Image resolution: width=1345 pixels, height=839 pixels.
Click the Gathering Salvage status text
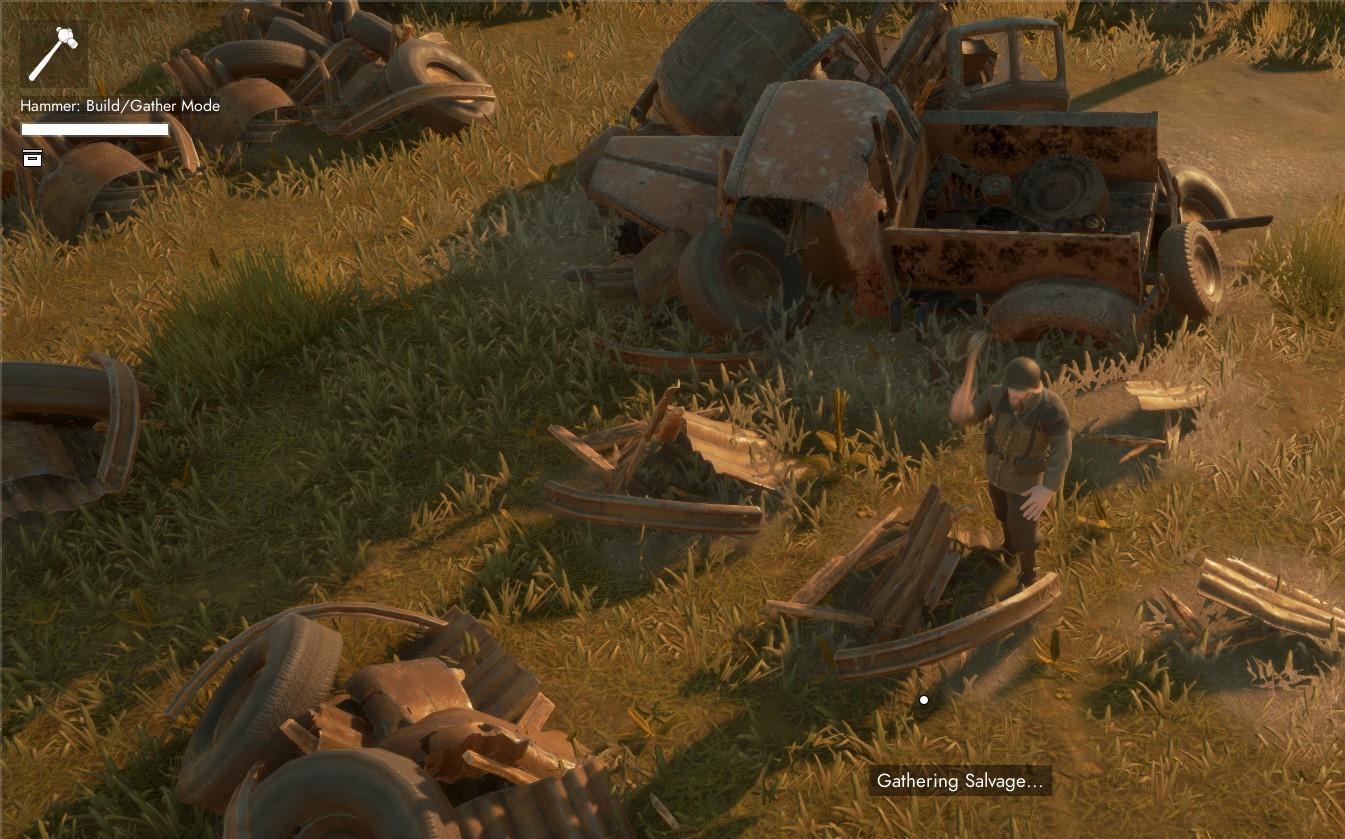pos(961,781)
